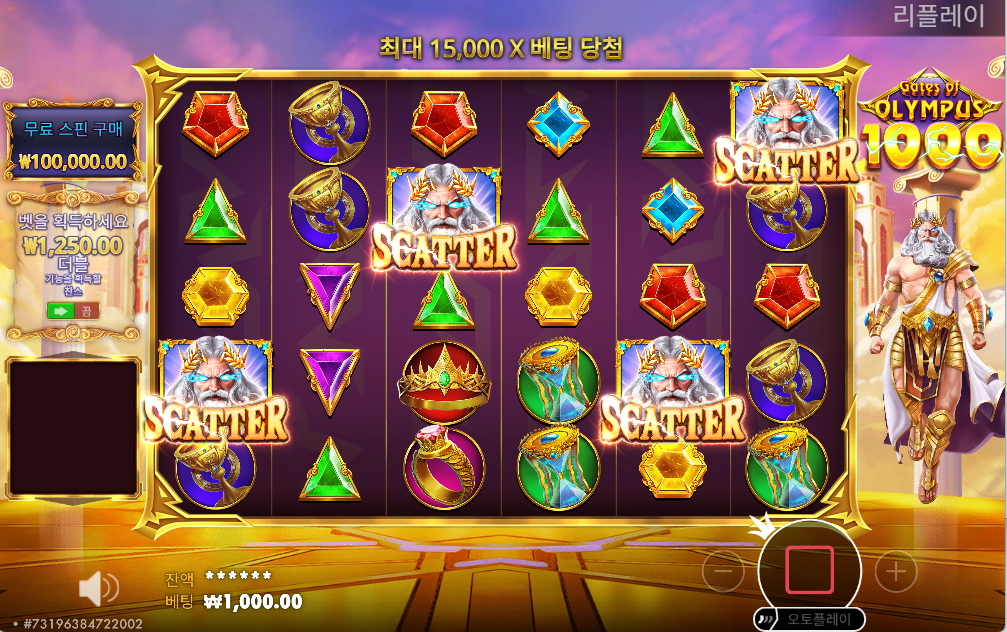Increase the bet with the plus button
The height and width of the screenshot is (632, 1007).
pos(896,571)
